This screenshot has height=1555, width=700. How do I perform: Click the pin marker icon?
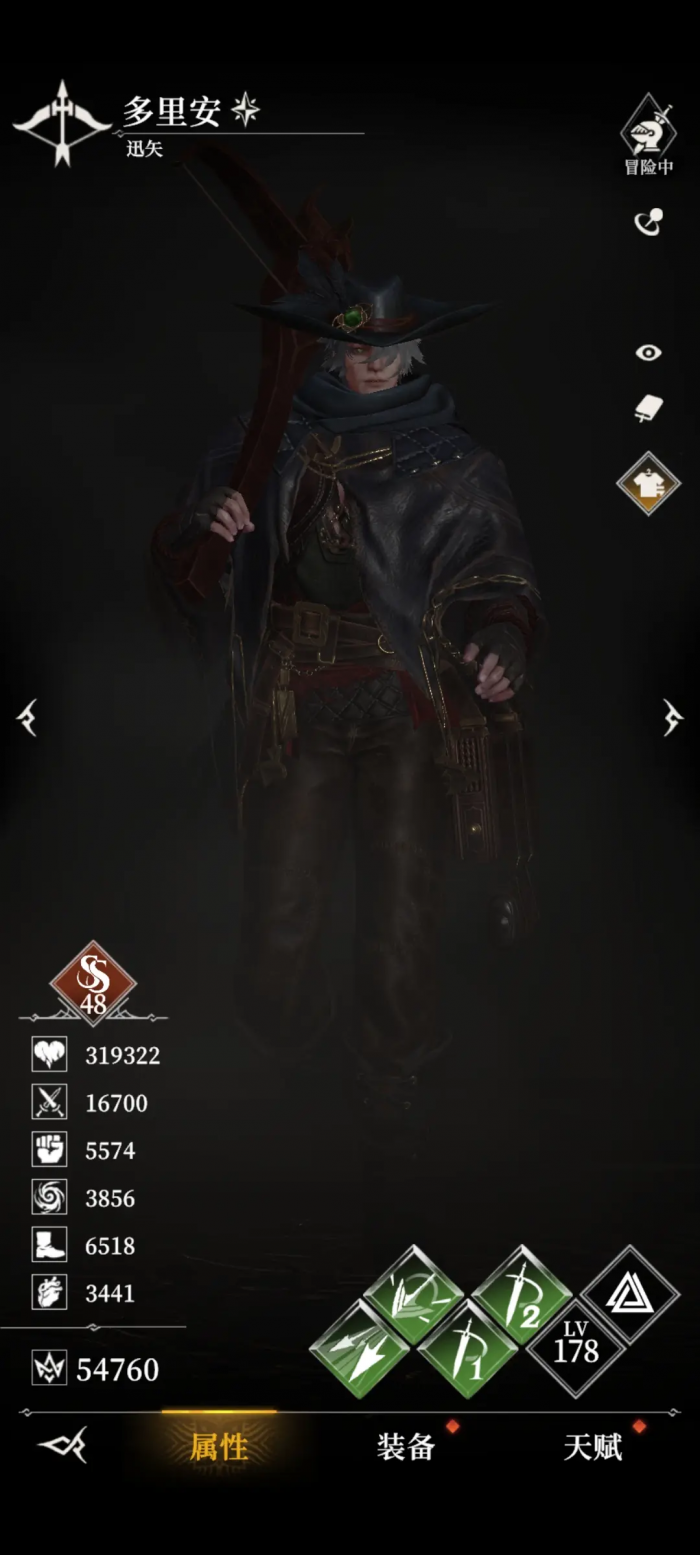648,221
